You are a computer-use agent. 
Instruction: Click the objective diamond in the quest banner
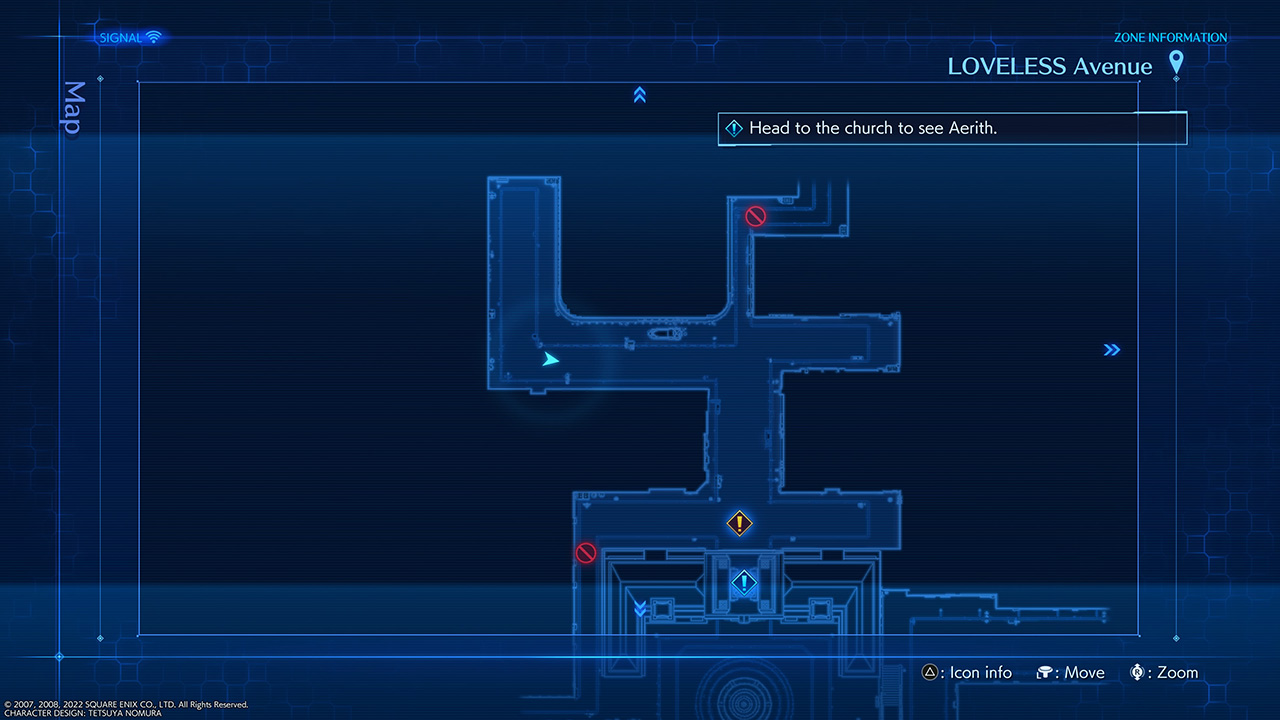[x=734, y=128]
